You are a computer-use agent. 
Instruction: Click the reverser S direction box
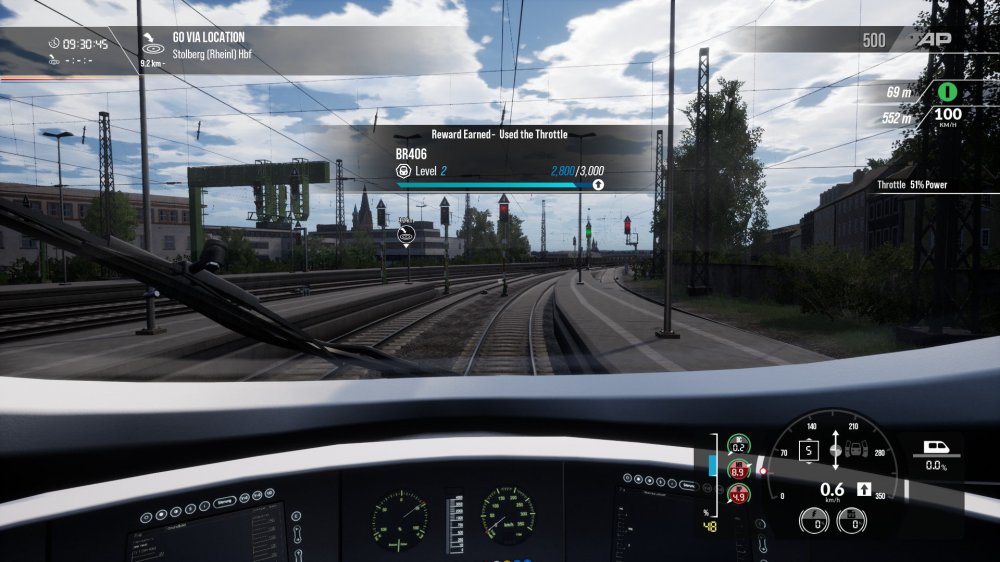[807, 450]
